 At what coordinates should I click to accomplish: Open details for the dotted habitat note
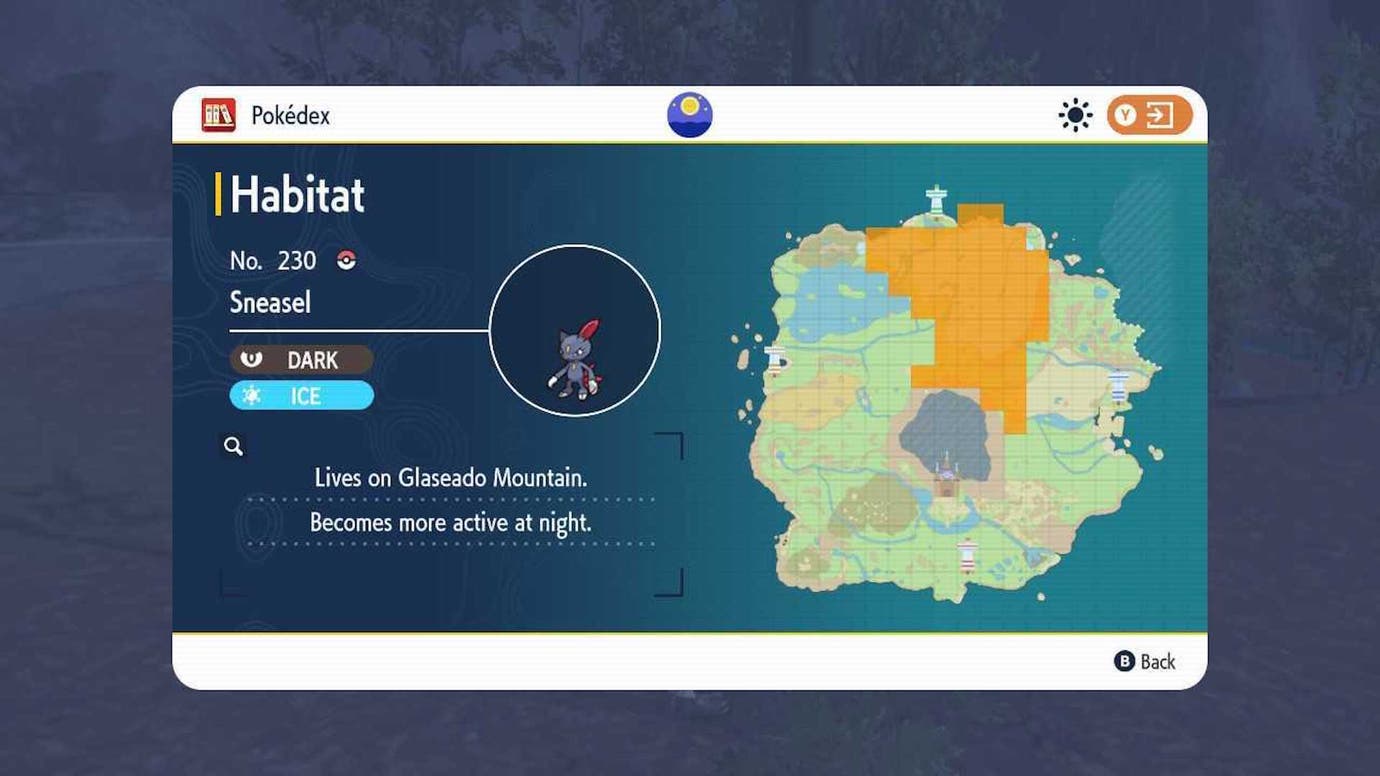click(x=452, y=522)
